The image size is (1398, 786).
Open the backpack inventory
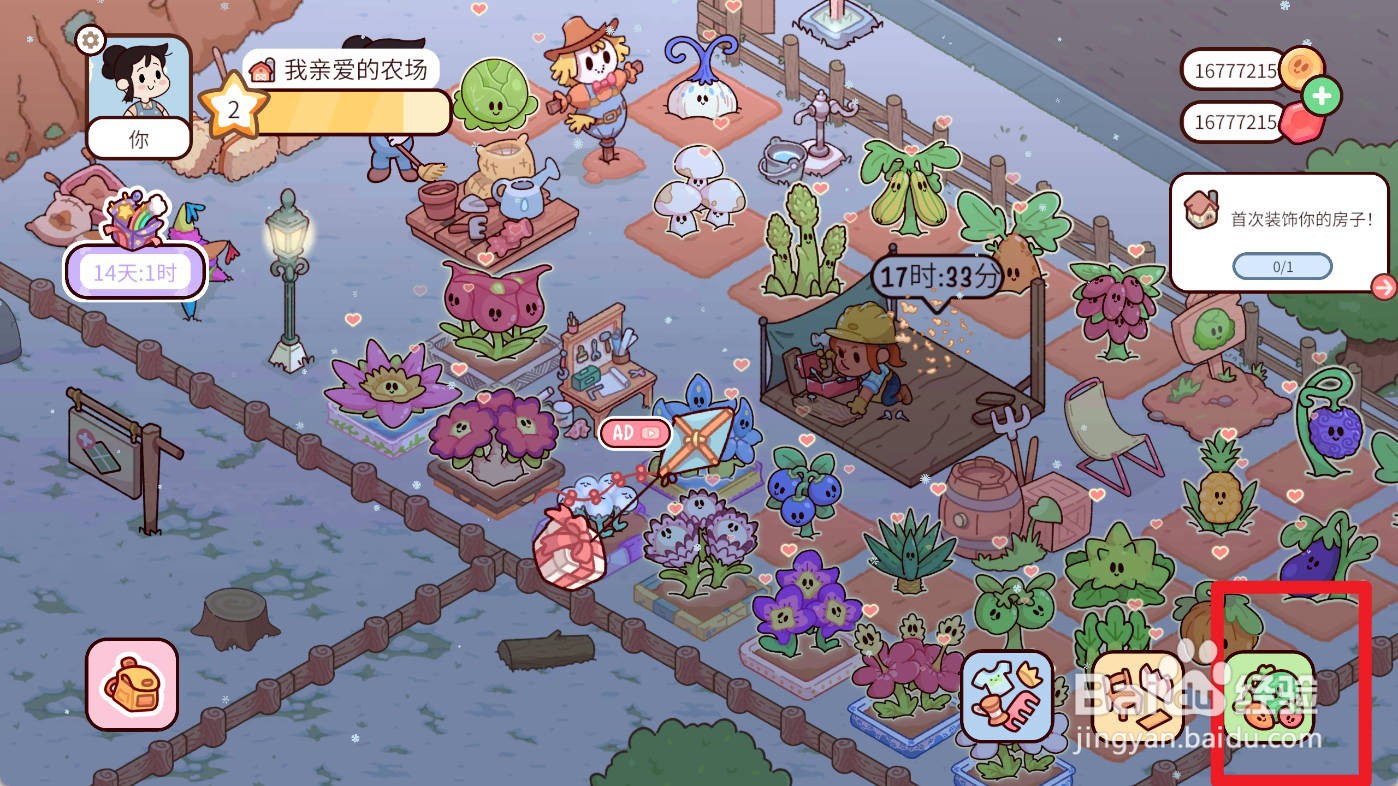pos(132,684)
